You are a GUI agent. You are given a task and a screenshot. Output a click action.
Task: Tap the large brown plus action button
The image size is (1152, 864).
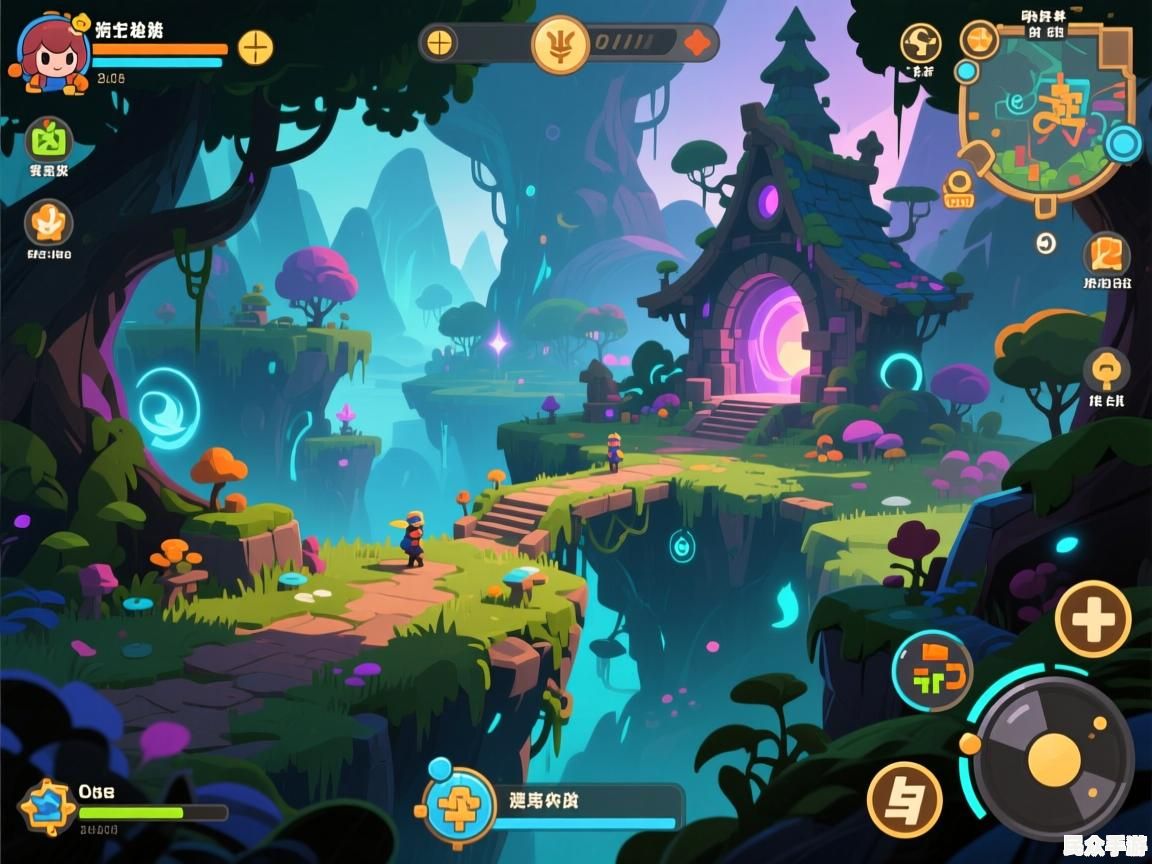click(x=1093, y=619)
